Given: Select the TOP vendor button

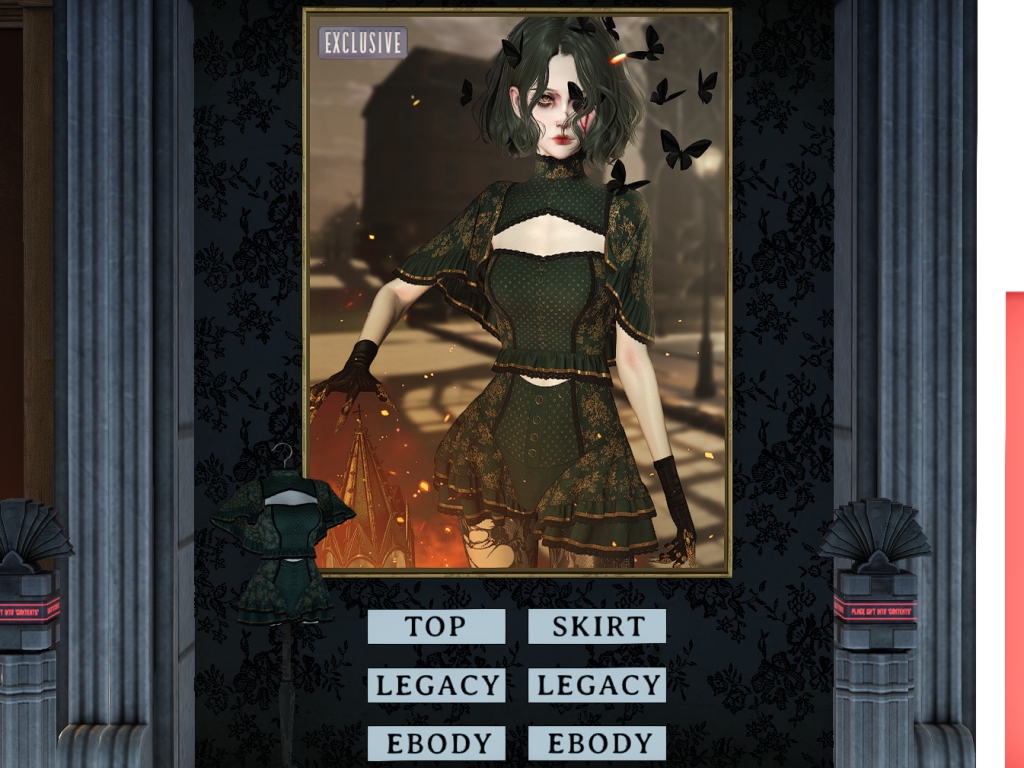Looking at the screenshot, I should pos(436,627).
